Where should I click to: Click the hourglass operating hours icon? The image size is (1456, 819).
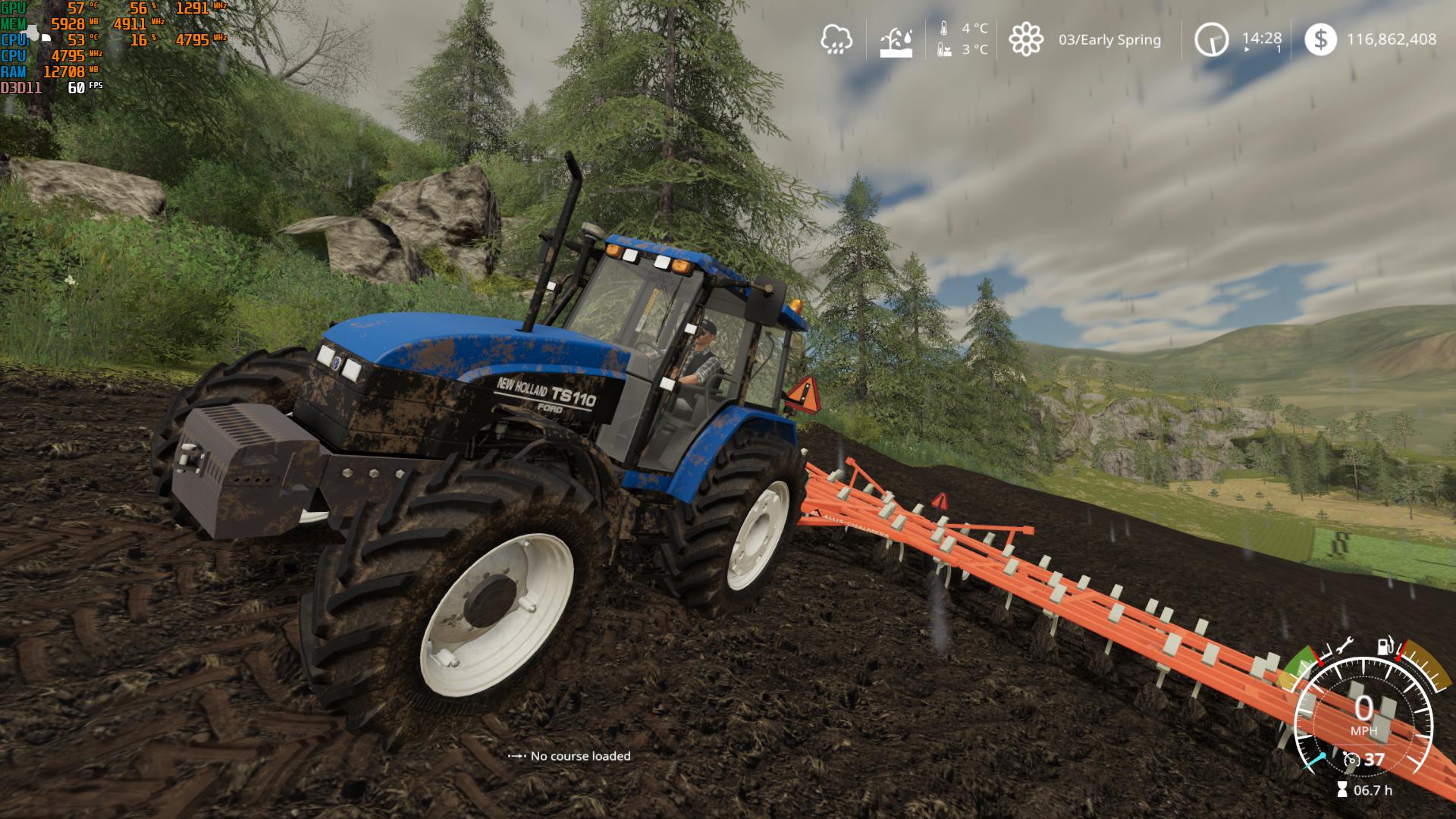click(1342, 789)
